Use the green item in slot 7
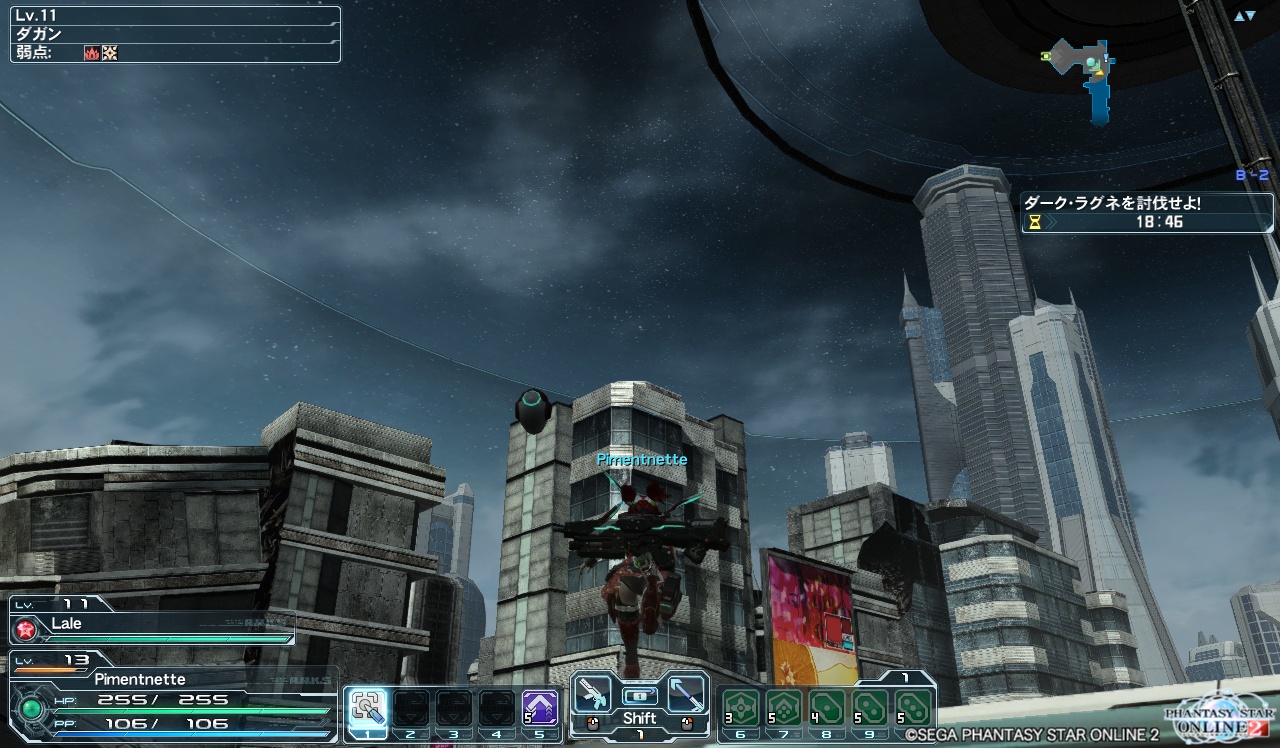This screenshot has height=748, width=1280. click(x=783, y=708)
